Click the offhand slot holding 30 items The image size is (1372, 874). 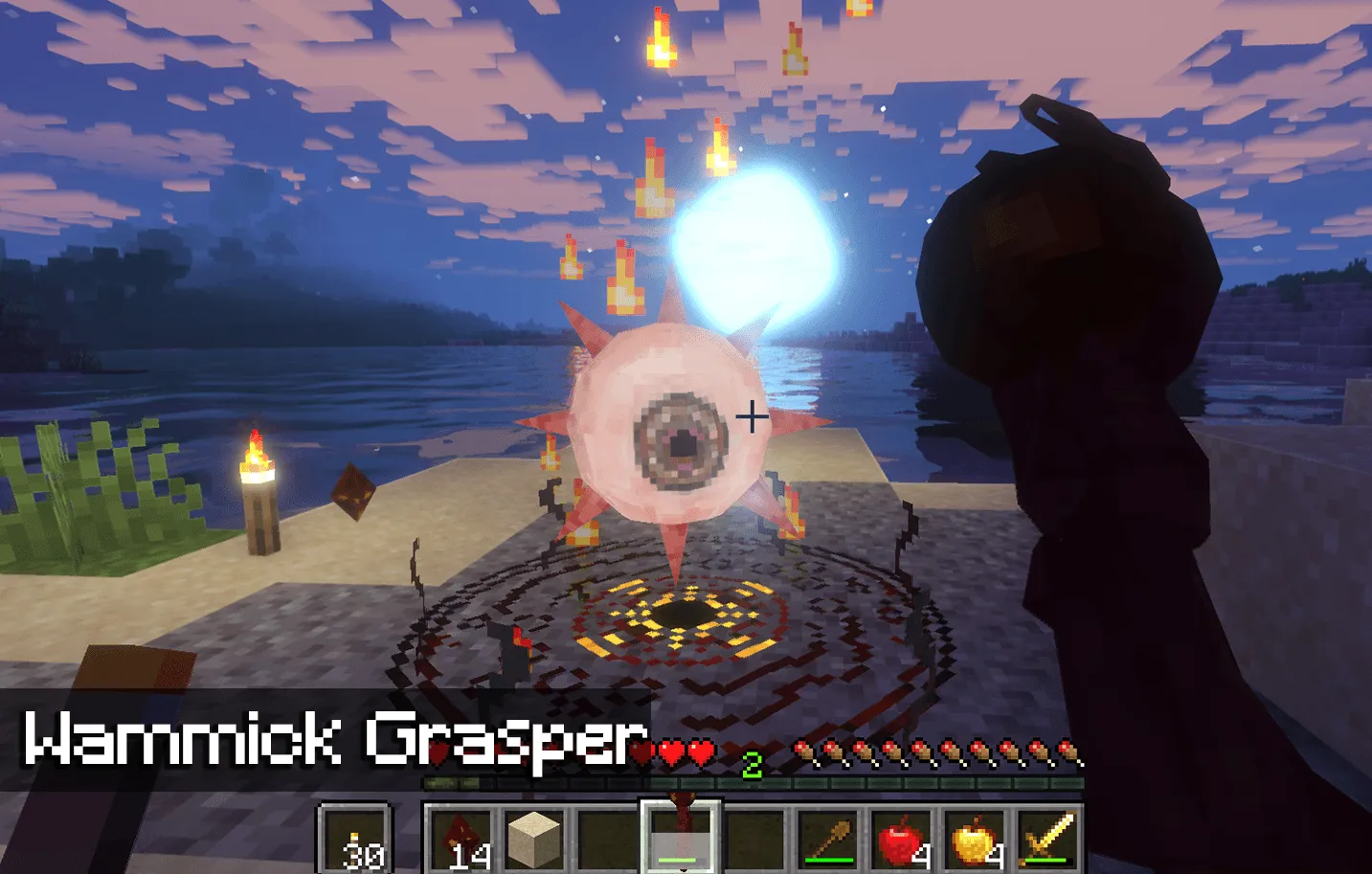tap(356, 840)
